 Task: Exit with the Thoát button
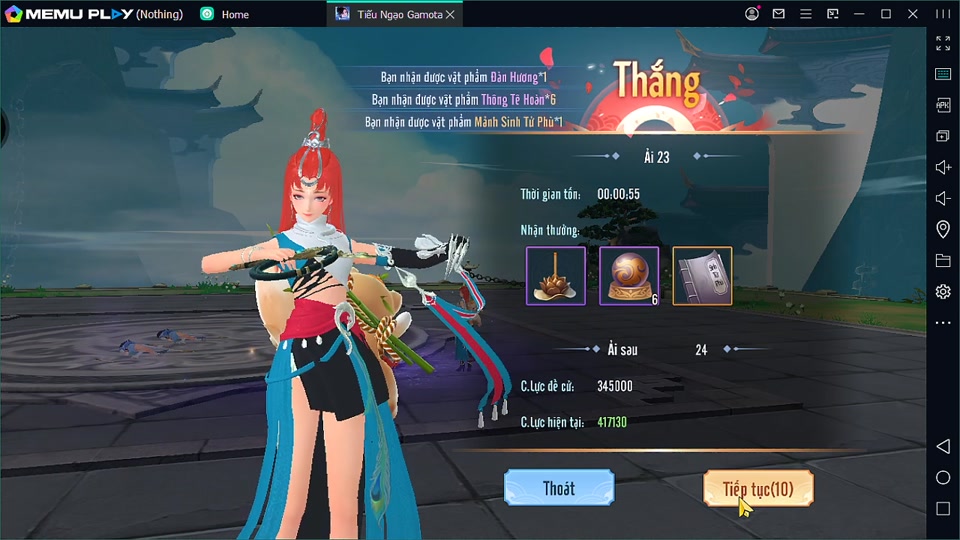(x=558, y=488)
